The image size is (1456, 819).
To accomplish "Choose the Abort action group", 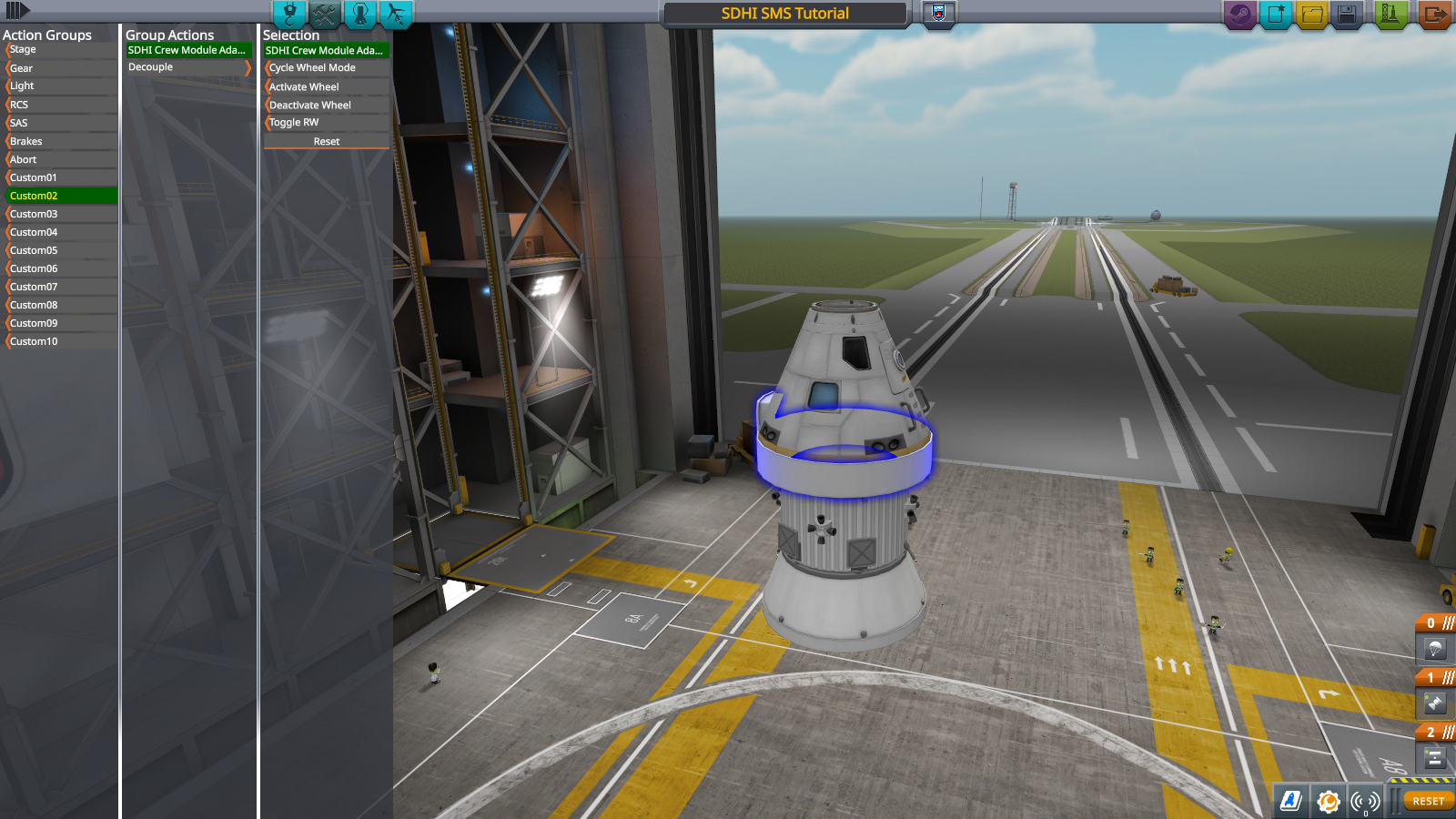I will click(x=60, y=159).
